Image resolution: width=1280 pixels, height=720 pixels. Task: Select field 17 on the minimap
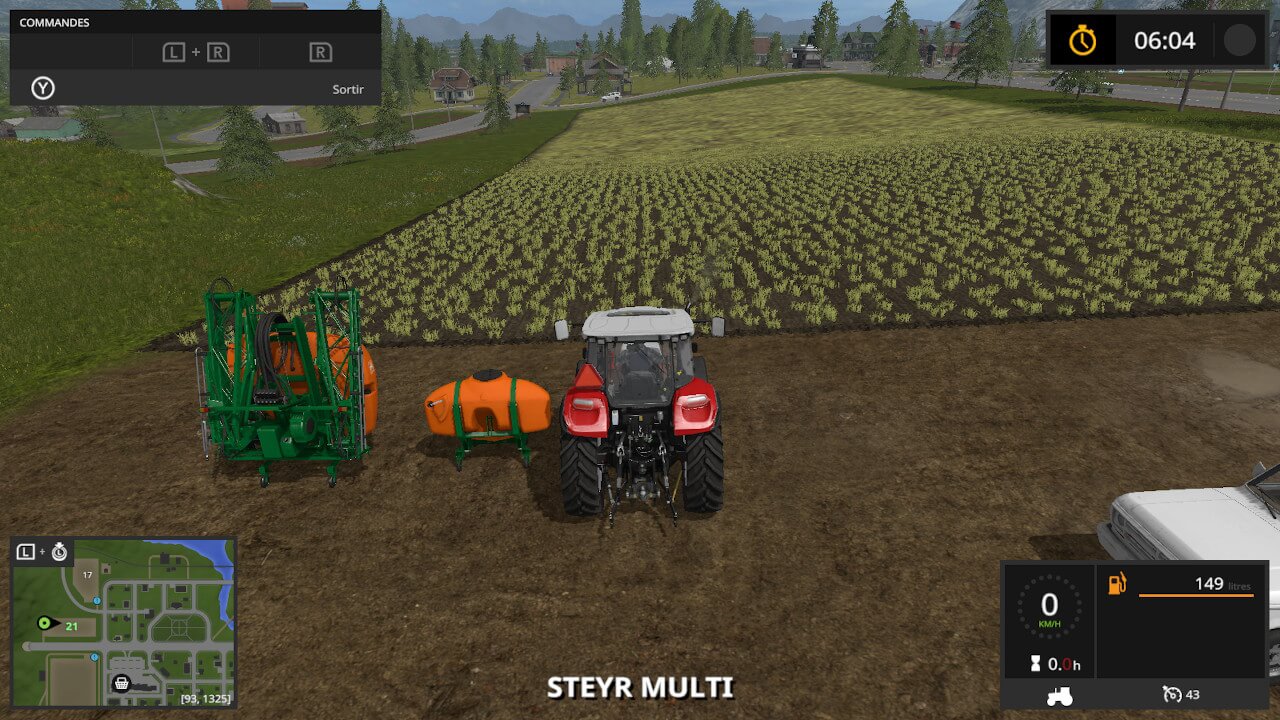click(x=88, y=575)
